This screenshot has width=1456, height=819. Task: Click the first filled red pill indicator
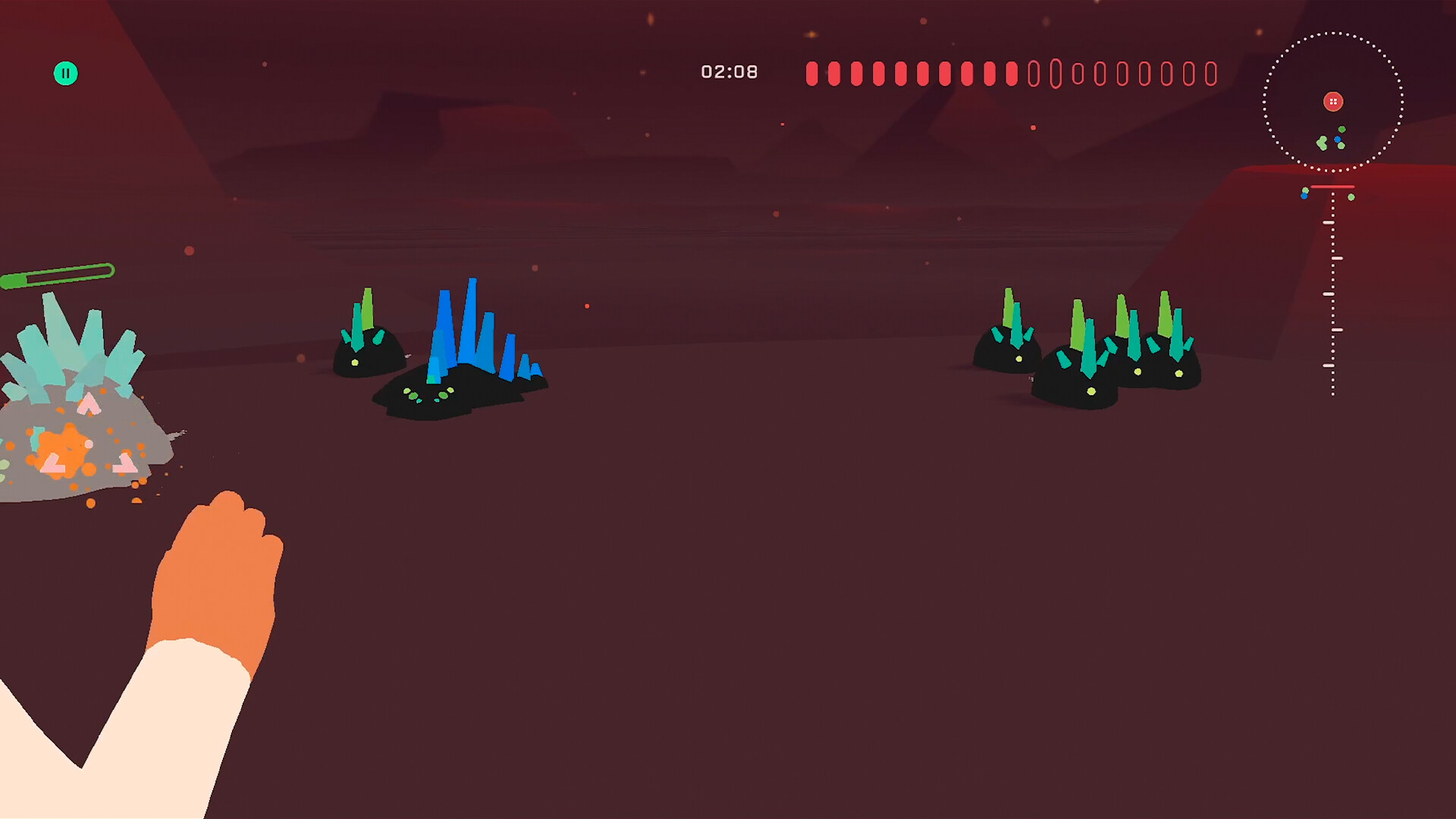(x=811, y=73)
